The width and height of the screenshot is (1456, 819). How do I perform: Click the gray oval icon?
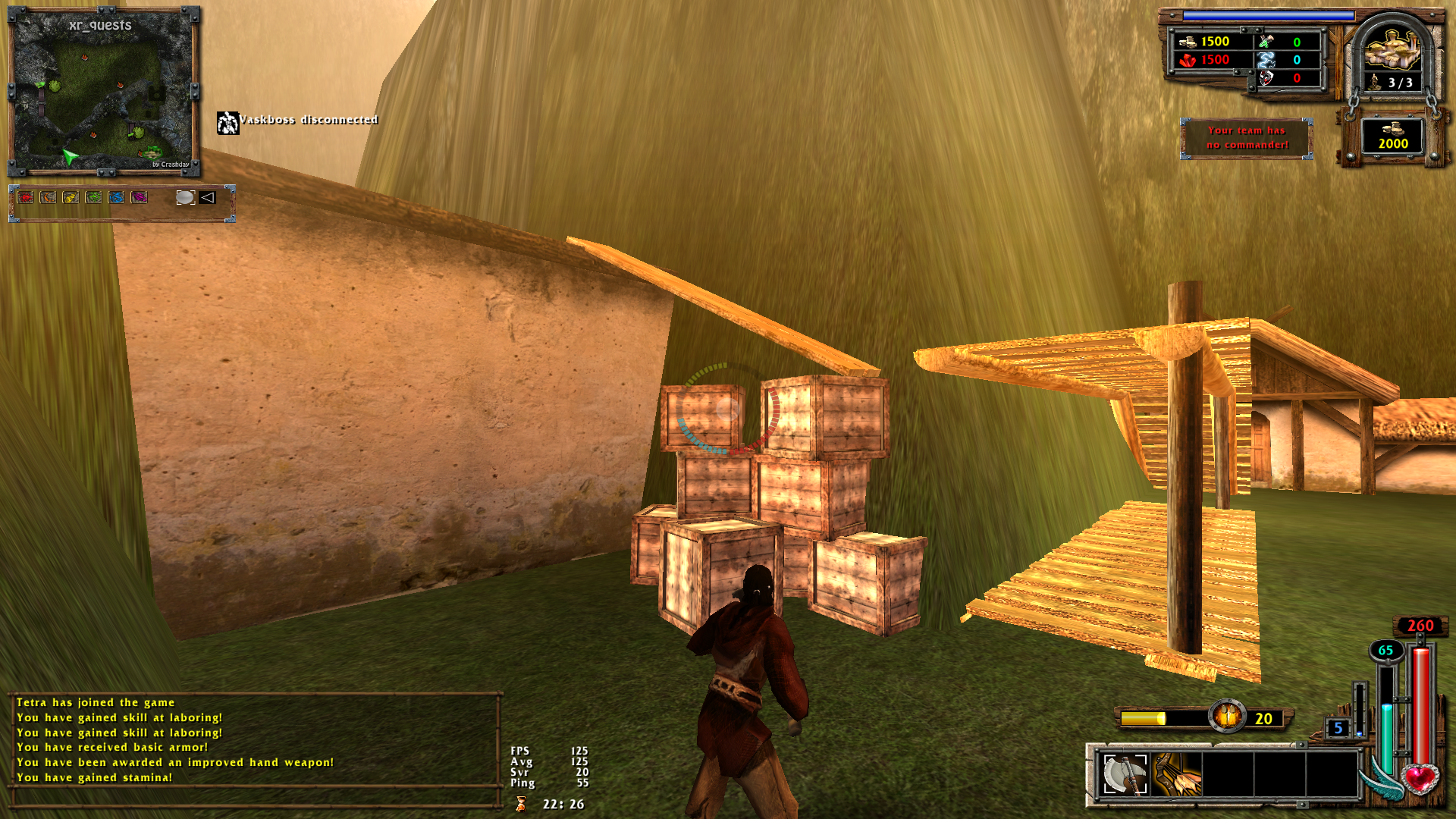[185, 197]
